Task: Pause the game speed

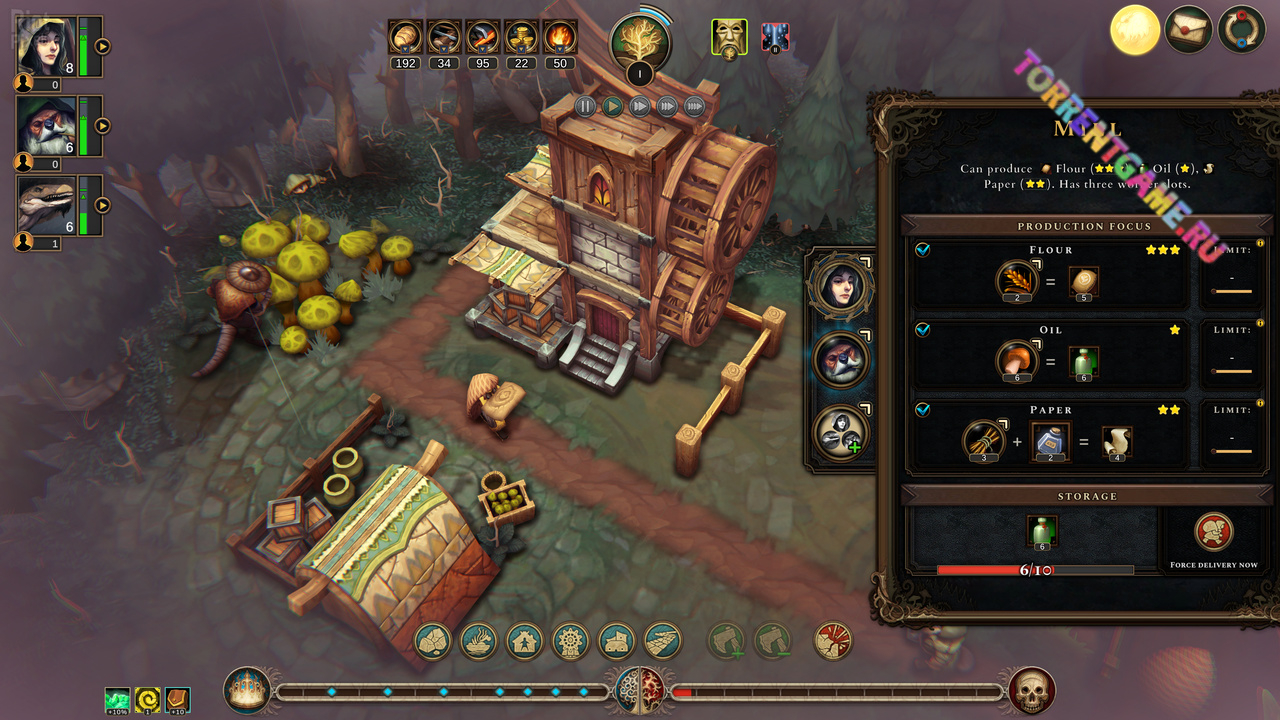Action: 586,106
